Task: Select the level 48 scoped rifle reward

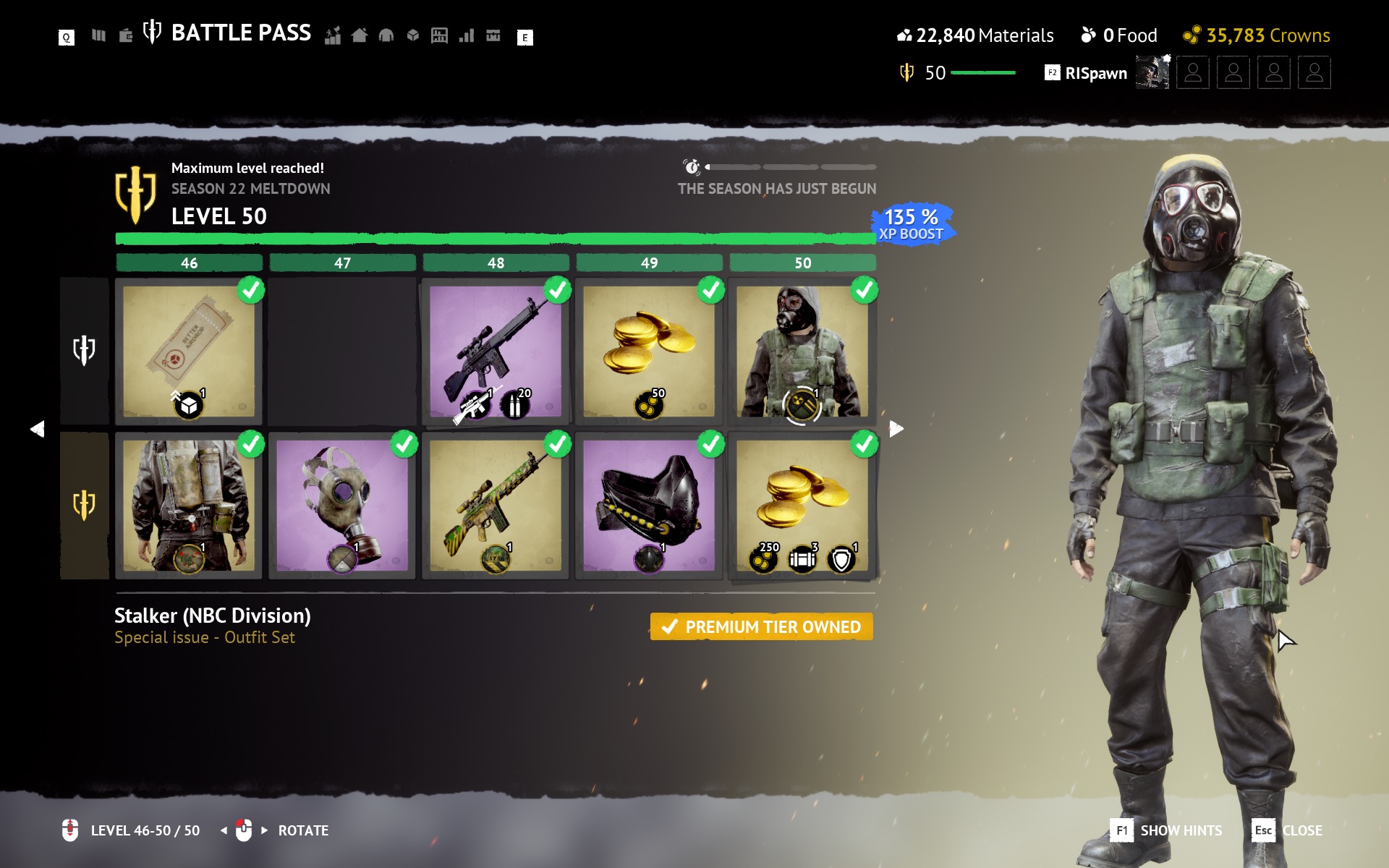Action: point(496,351)
